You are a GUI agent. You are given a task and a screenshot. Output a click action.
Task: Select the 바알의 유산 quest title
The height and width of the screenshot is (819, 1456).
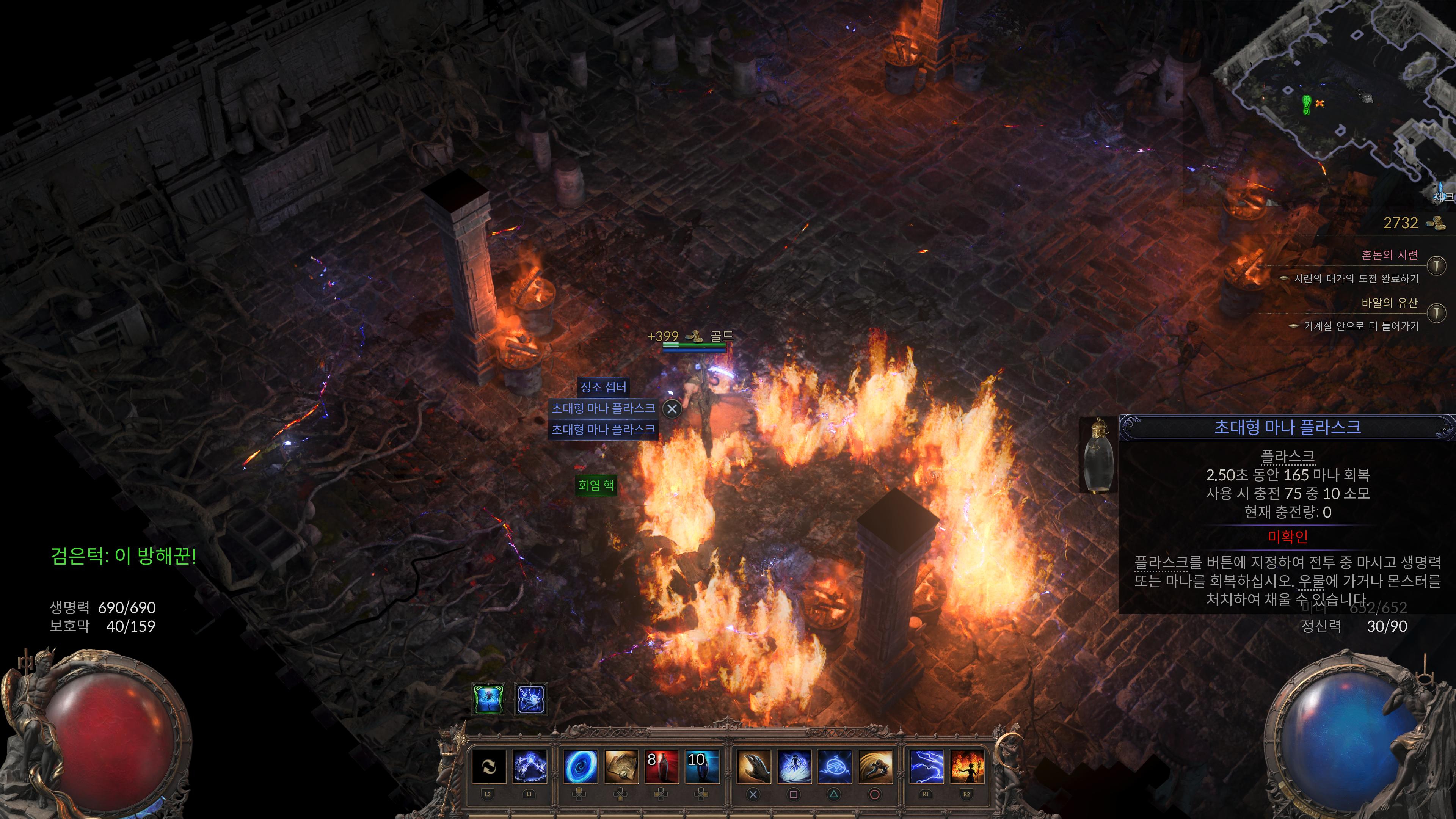(1389, 303)
